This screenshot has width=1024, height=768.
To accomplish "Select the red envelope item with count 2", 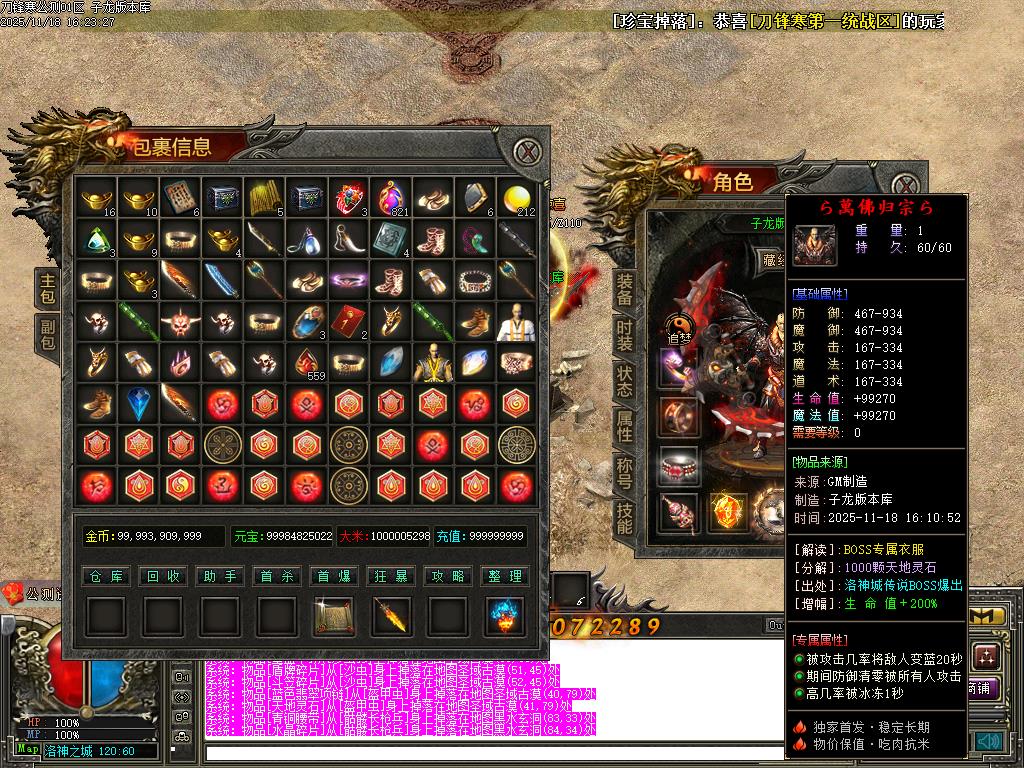I will click(x=349, y=322).
